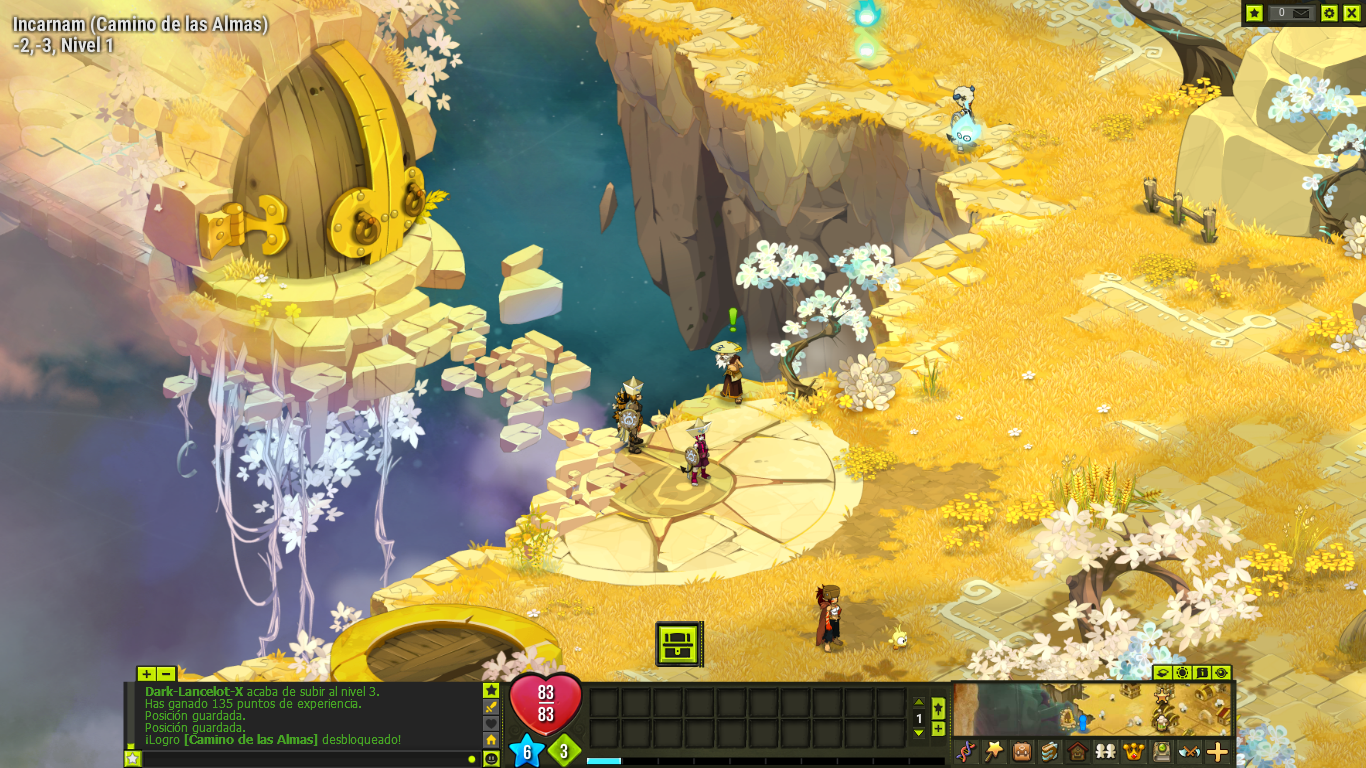The width and height of the screenshot is (1366, 768).
Task: Toggle the house chat channel filter
Action: (x=491, y=740)
